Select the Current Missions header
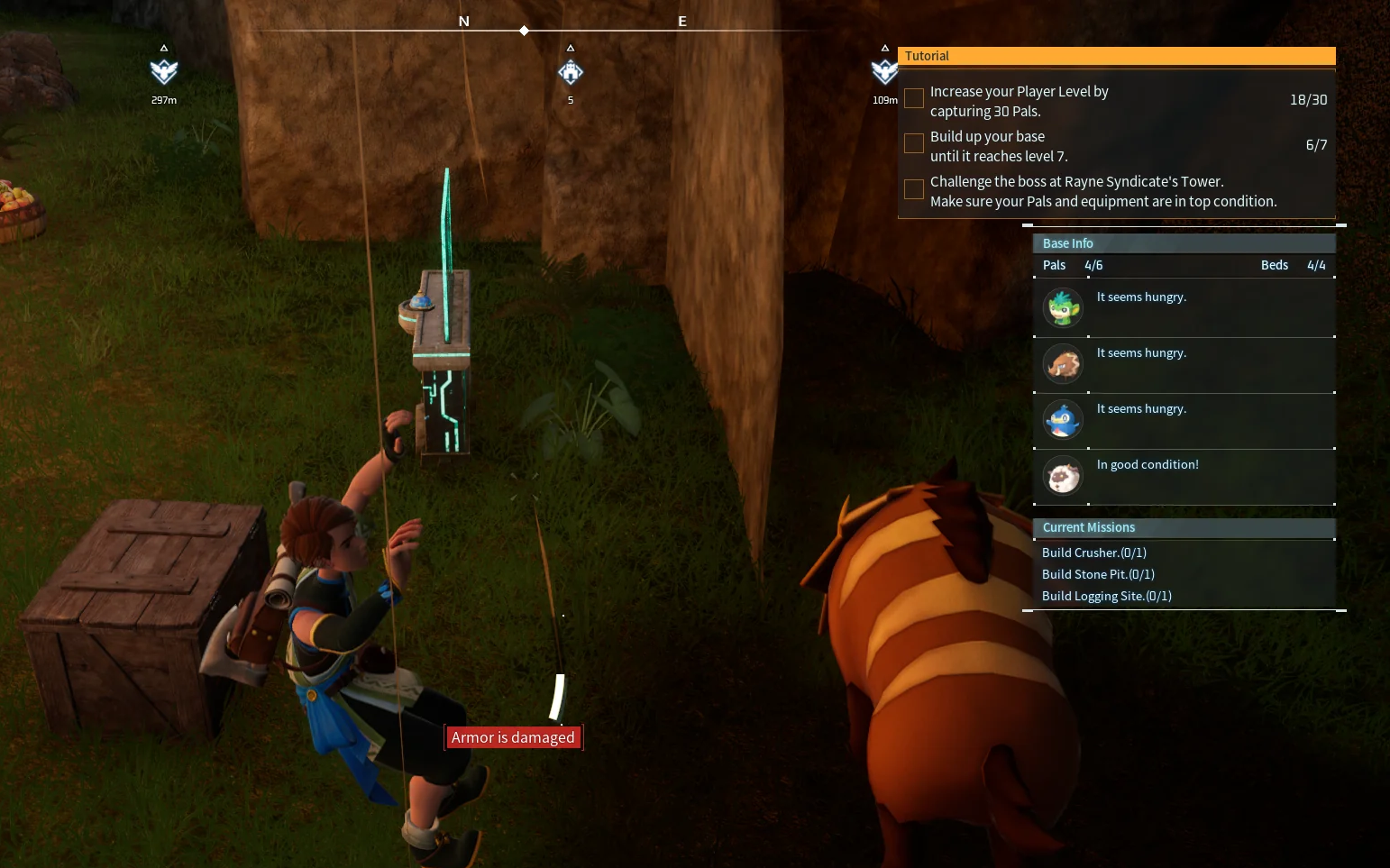This screenshot has width=1390, height=868. click(x=1183, y=527)
